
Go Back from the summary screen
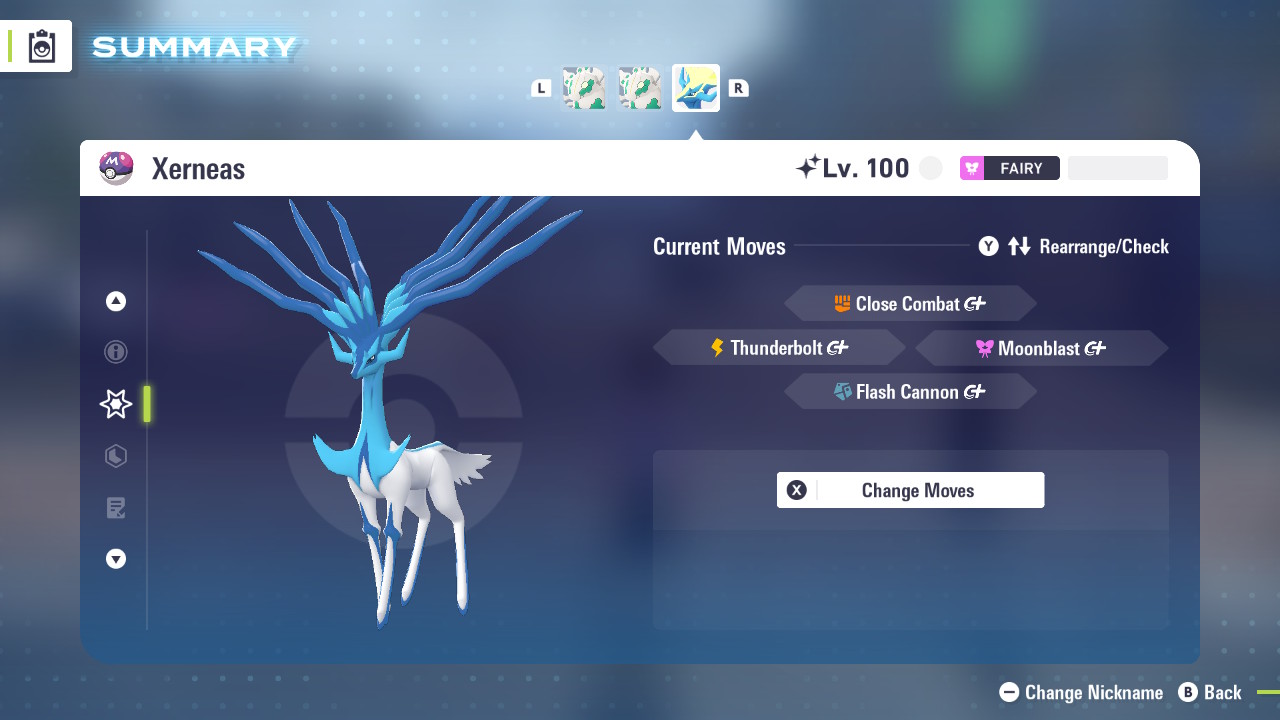pos(1210,692)
